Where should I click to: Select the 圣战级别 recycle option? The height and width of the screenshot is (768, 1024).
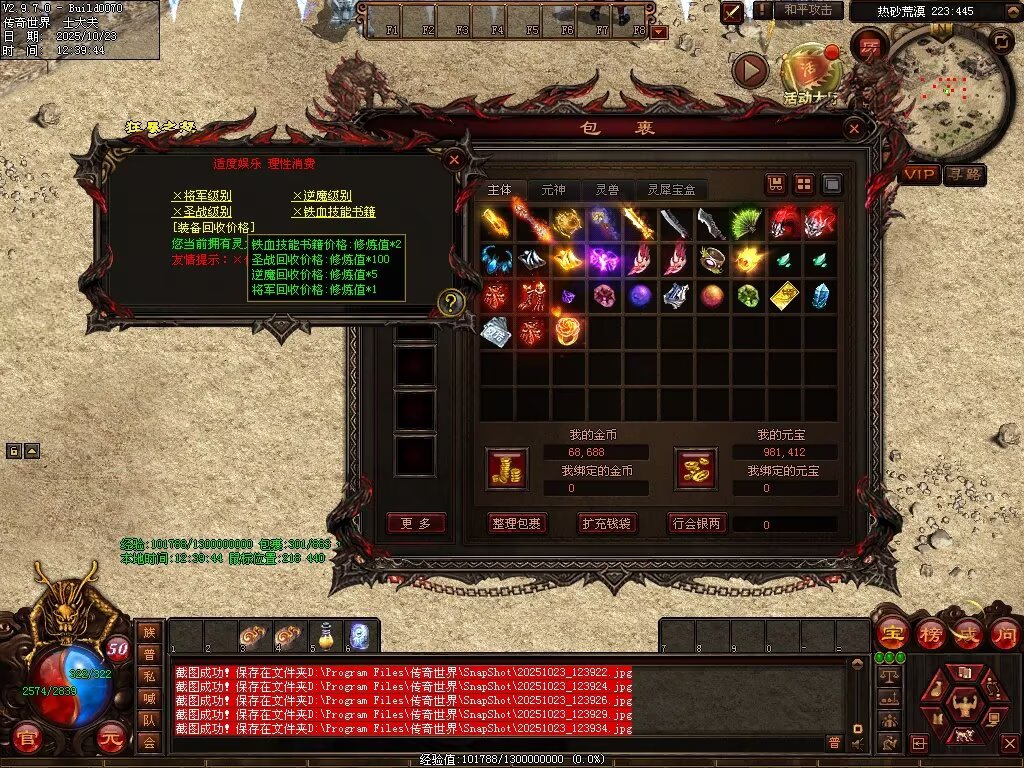click(x=202, y=212)
